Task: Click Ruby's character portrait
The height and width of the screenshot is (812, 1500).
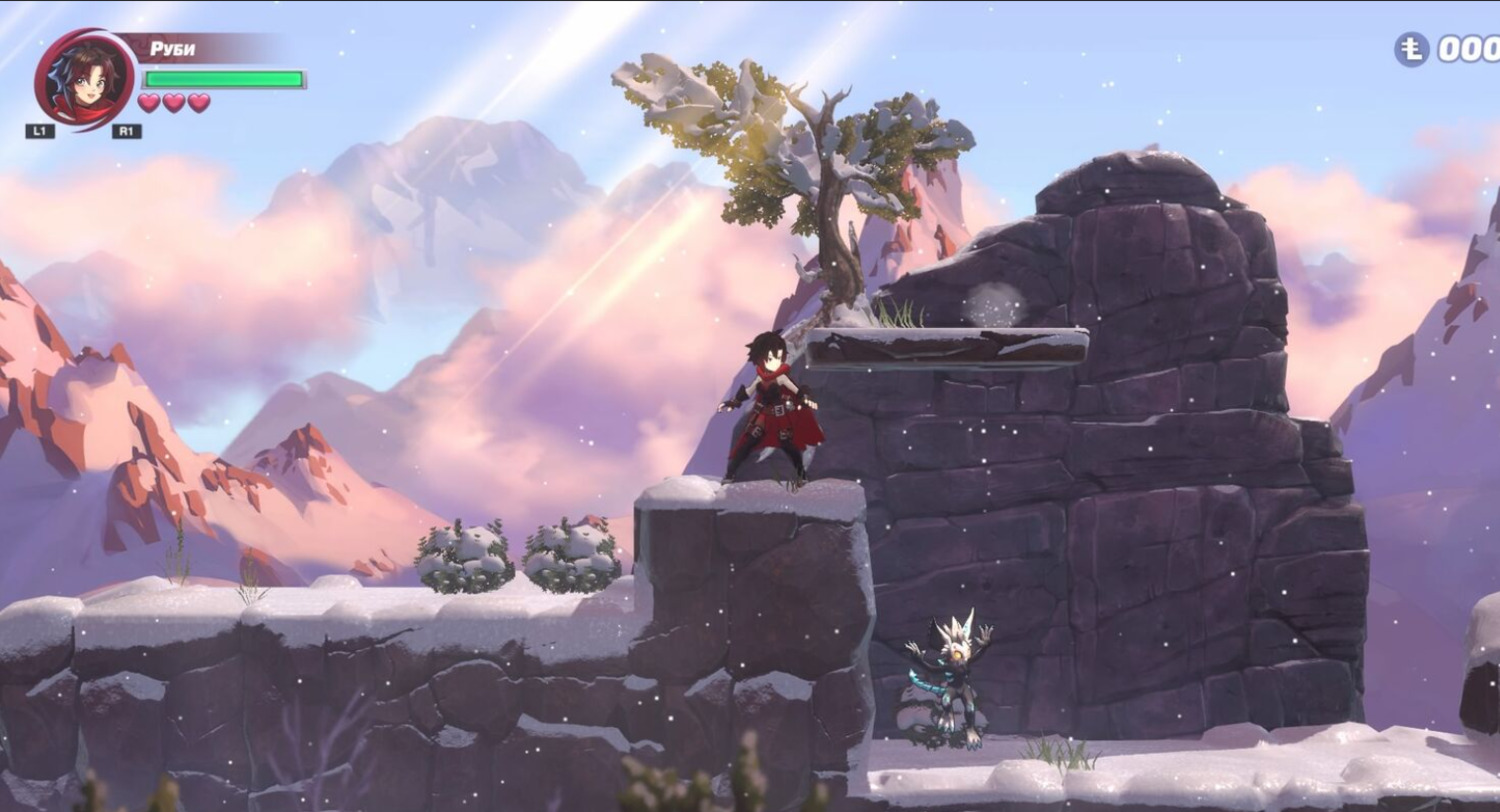Action: (83, 78)
